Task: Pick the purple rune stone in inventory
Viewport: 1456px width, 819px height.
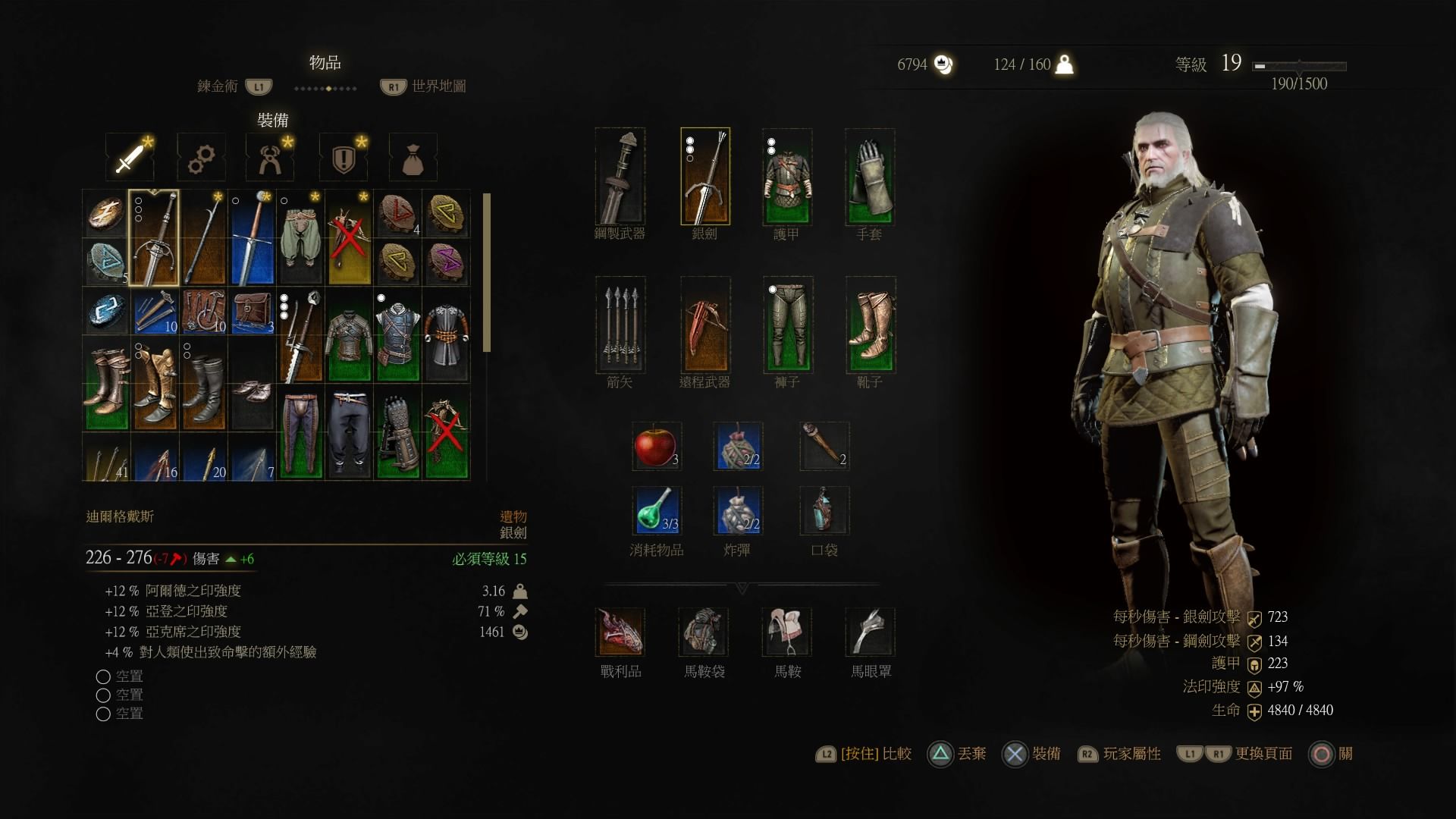Action: pyautogui.click(x=446, y=262)
